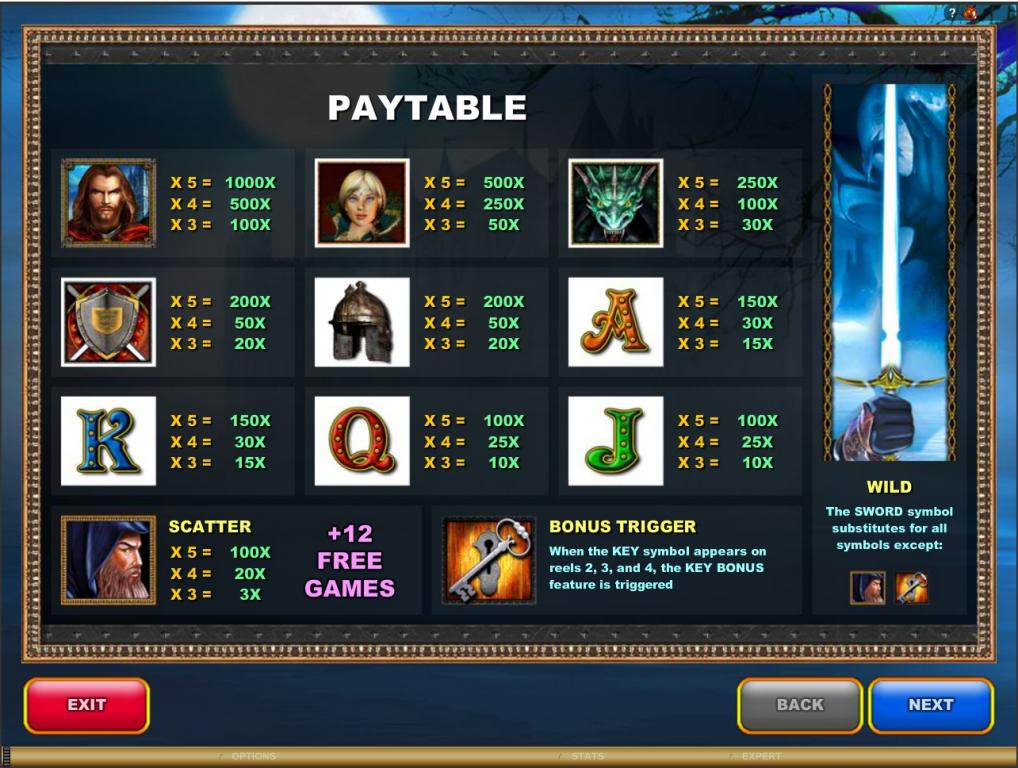Go to the next paytable page
Screen dimensions: 1018x768
pos(930,705)
